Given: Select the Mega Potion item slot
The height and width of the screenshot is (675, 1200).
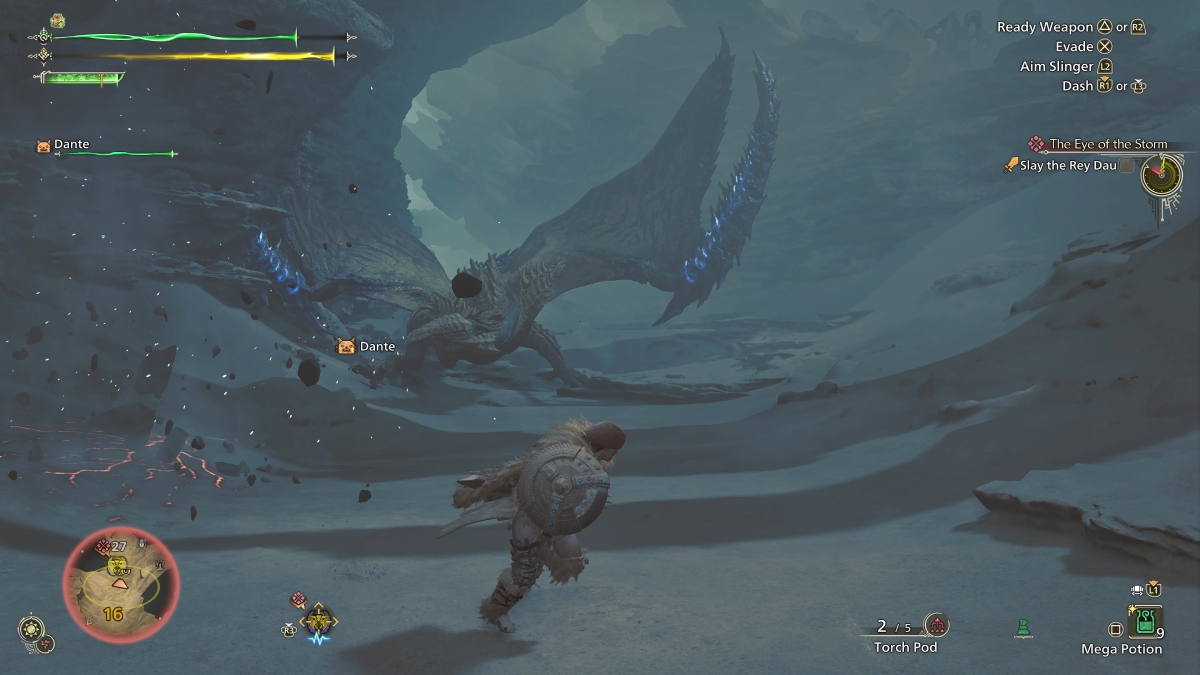Looking at the screenshot, I should 1144,622.
